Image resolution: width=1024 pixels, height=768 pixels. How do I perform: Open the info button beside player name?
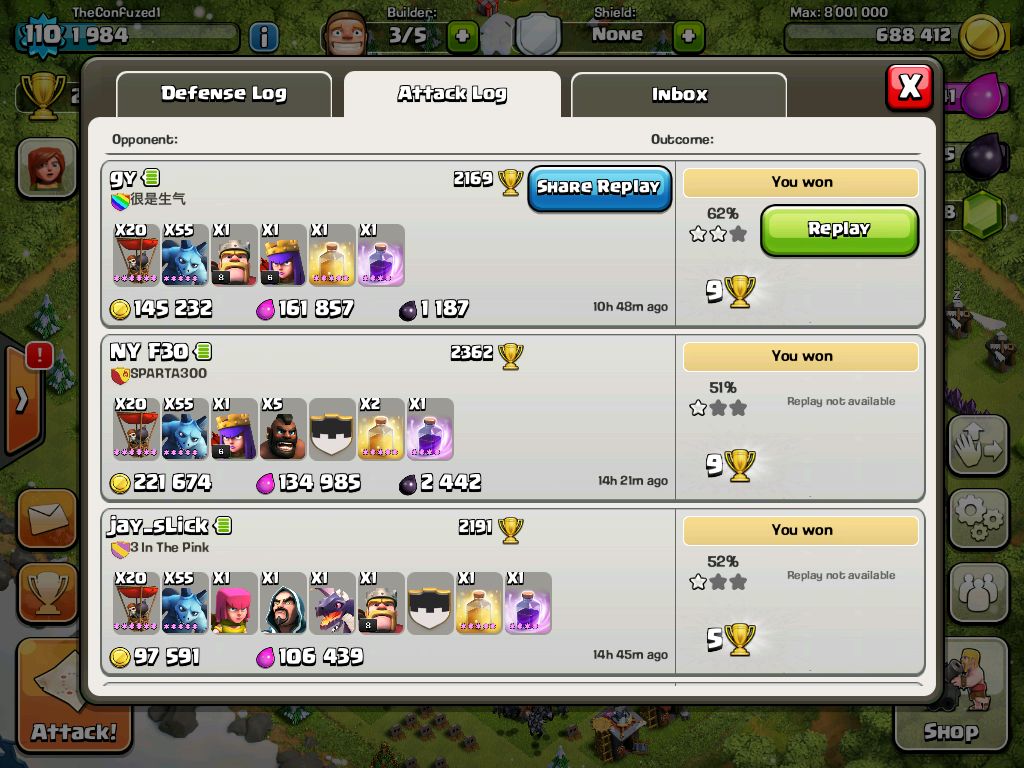pyautogui.click(x=263, y=38)
